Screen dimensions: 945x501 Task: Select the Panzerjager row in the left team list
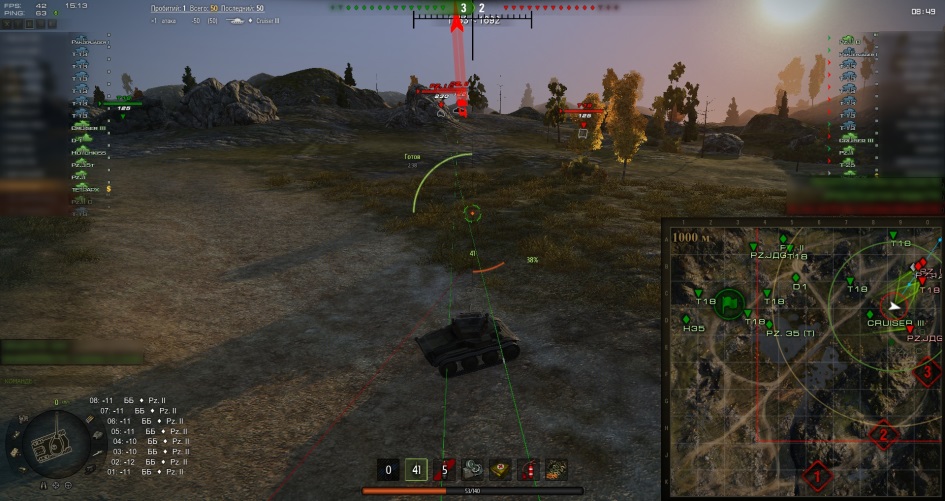[90, 43]
